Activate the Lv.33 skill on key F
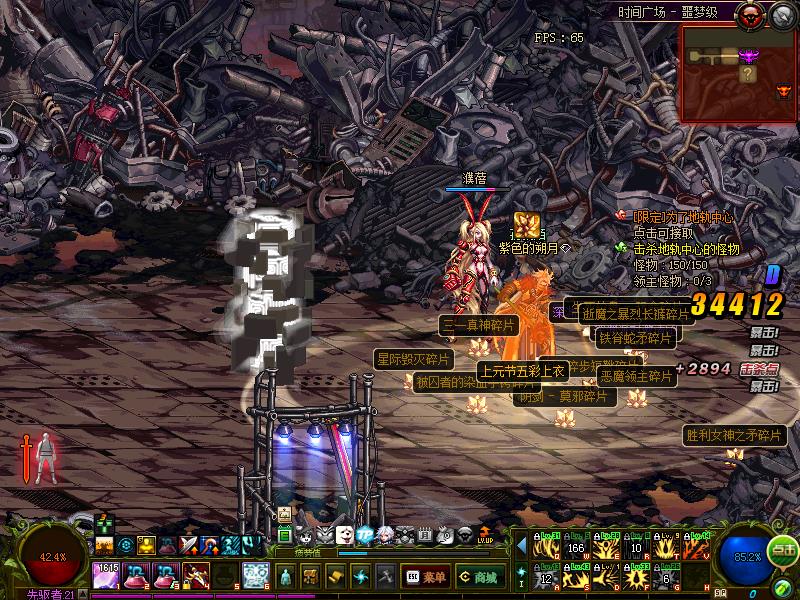This screenshot has height=600, width=800. [x=637, y=577]
